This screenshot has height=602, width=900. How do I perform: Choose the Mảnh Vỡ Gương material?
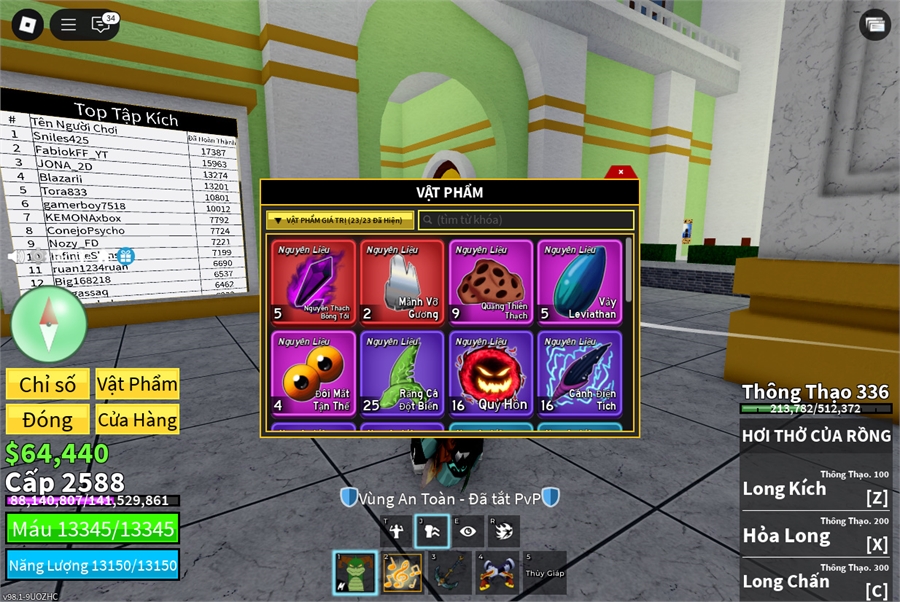[401, 282]
